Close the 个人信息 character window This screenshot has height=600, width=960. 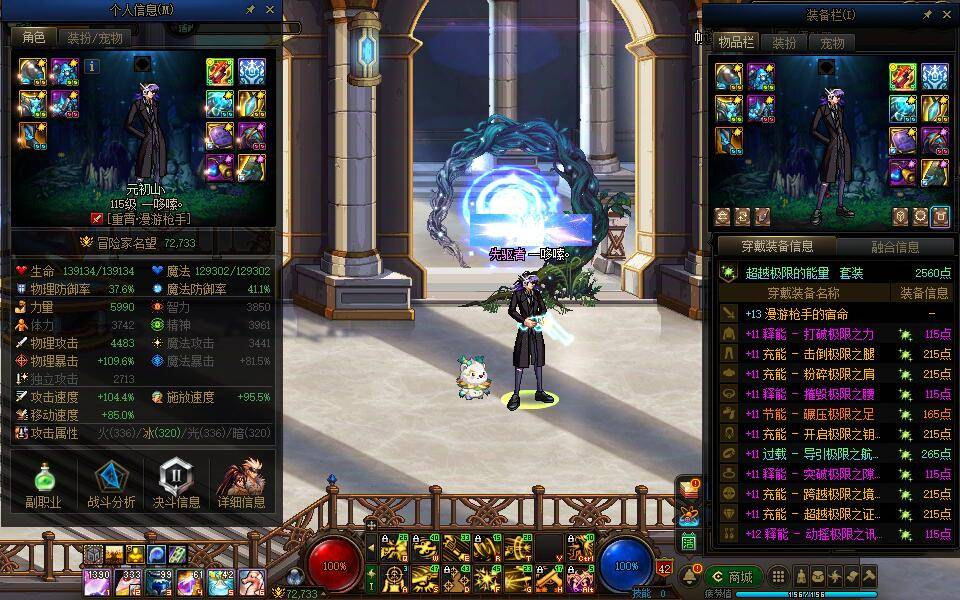click(x=270, y=10)
